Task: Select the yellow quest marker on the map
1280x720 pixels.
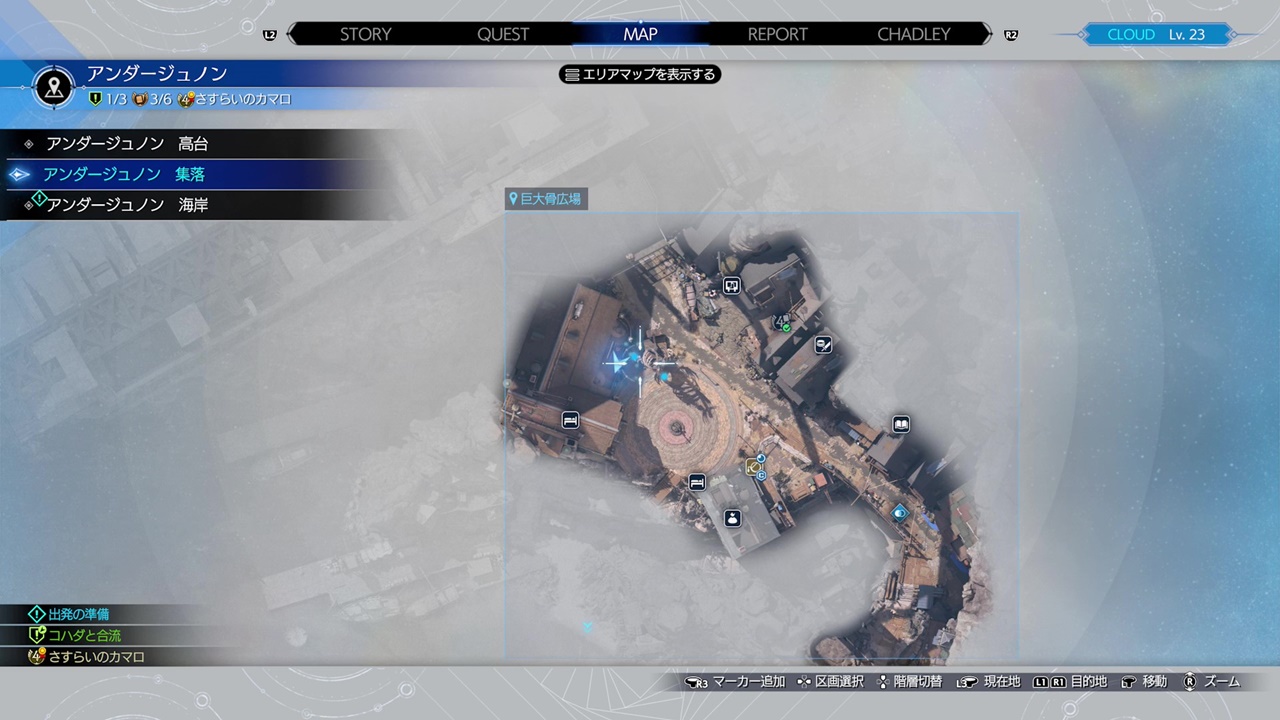Action: pos(753,467)
